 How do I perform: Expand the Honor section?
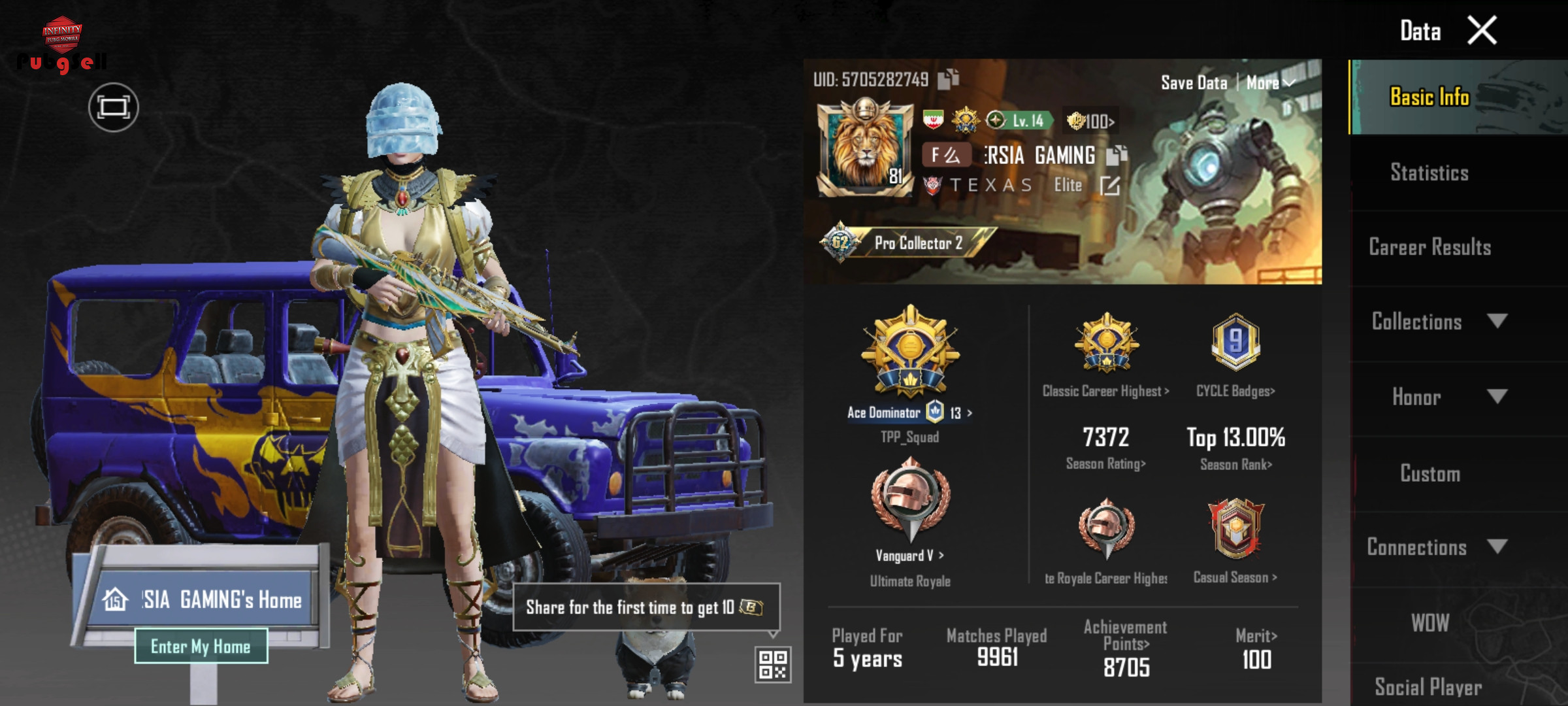[1437, 397]
